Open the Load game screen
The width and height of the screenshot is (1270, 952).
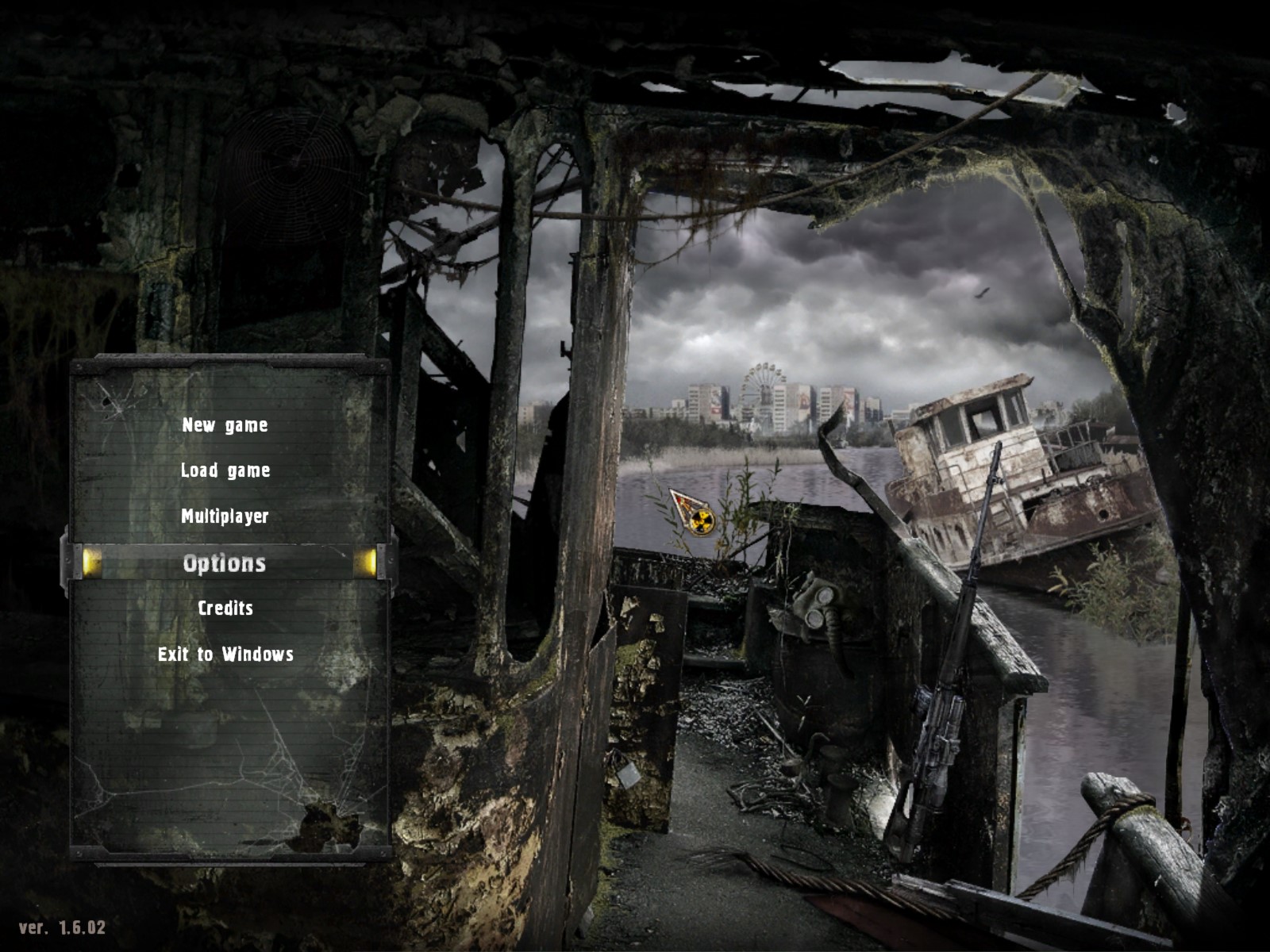click(225, 470)
